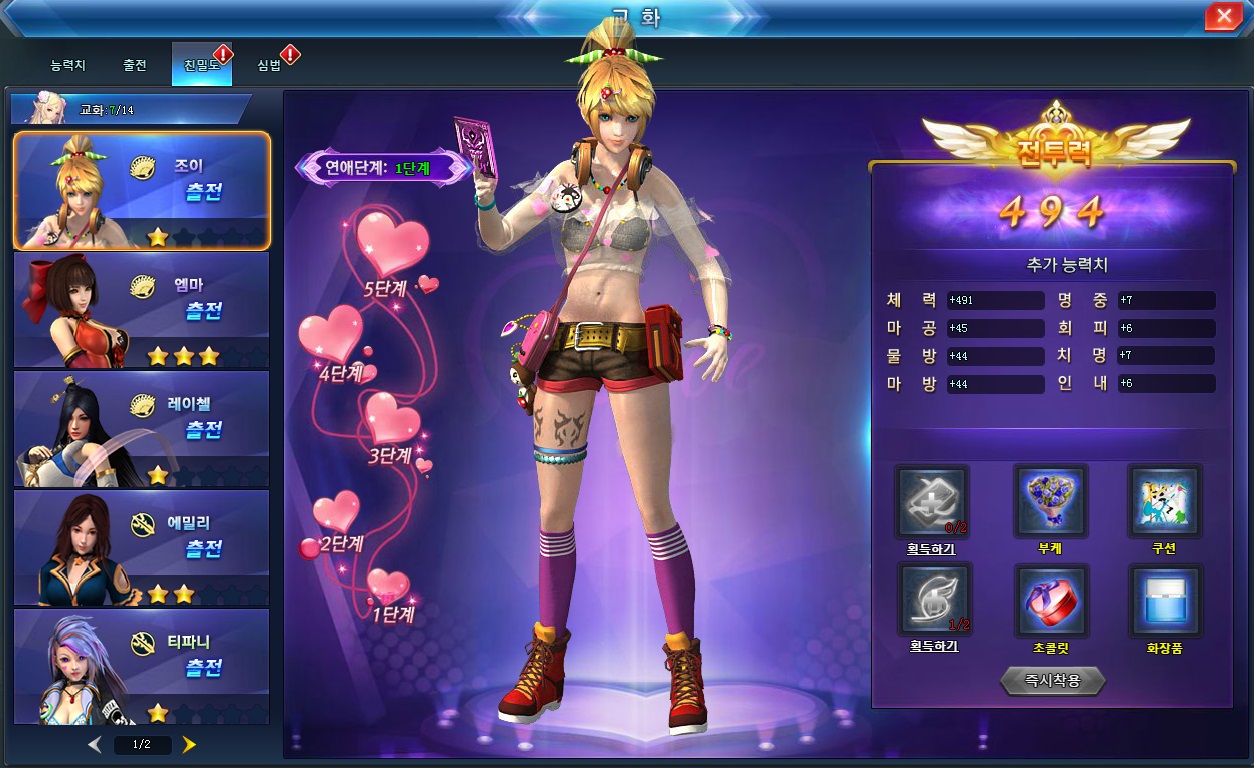Viewport: 1254px width, 768px height.
Task: Open the 출전 tab
Action: tap(135, 65)
